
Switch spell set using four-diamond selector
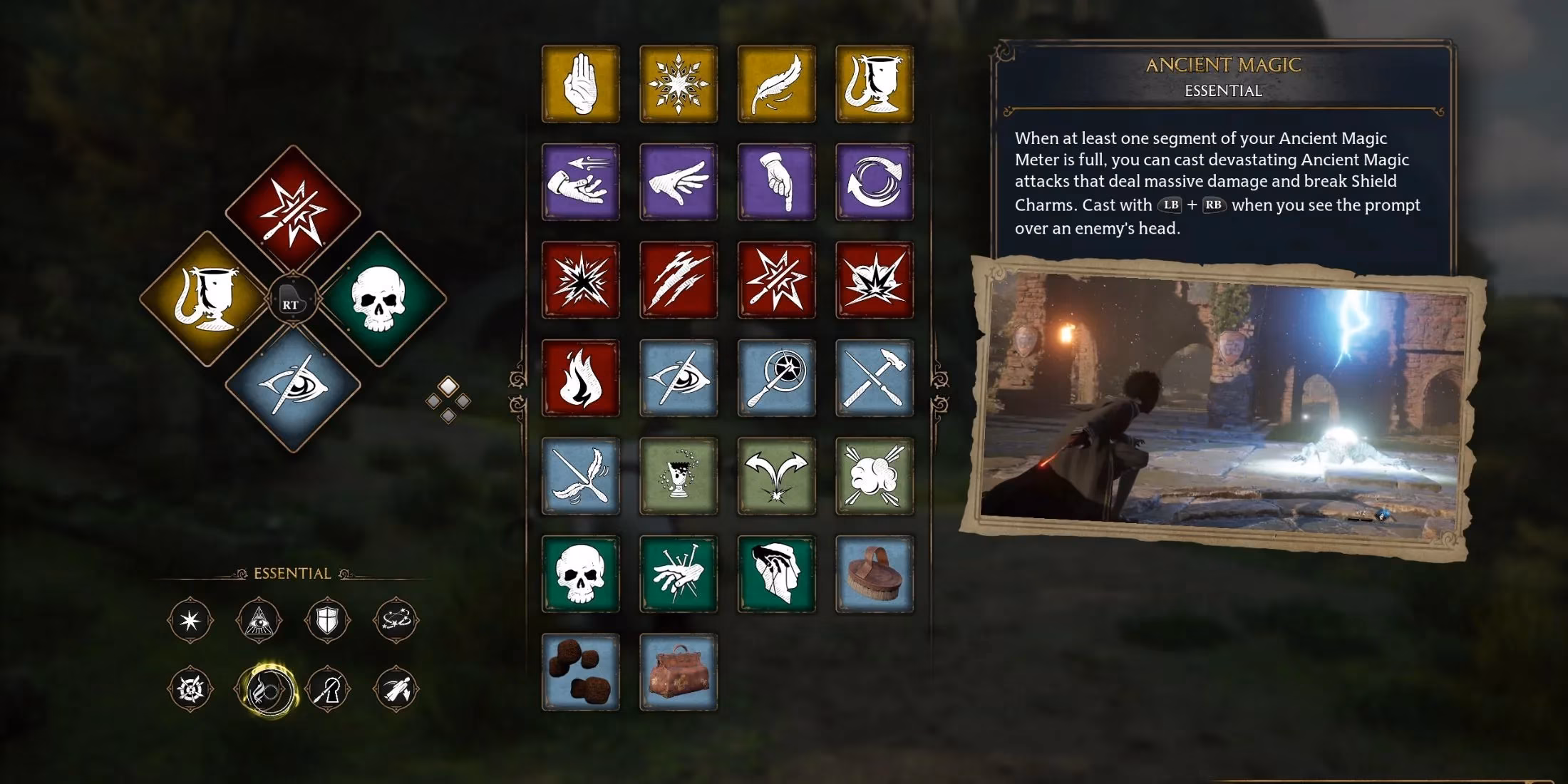click(x=448, y=400)
